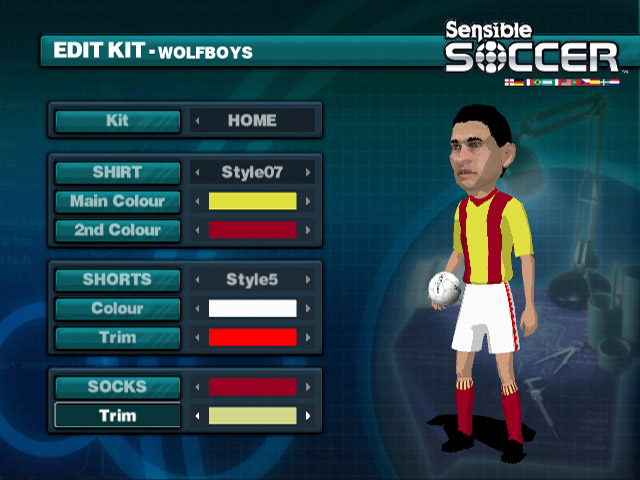Advance shirt style past Style07
Viewport: 640px width, 480px height.
pos(308,172)
